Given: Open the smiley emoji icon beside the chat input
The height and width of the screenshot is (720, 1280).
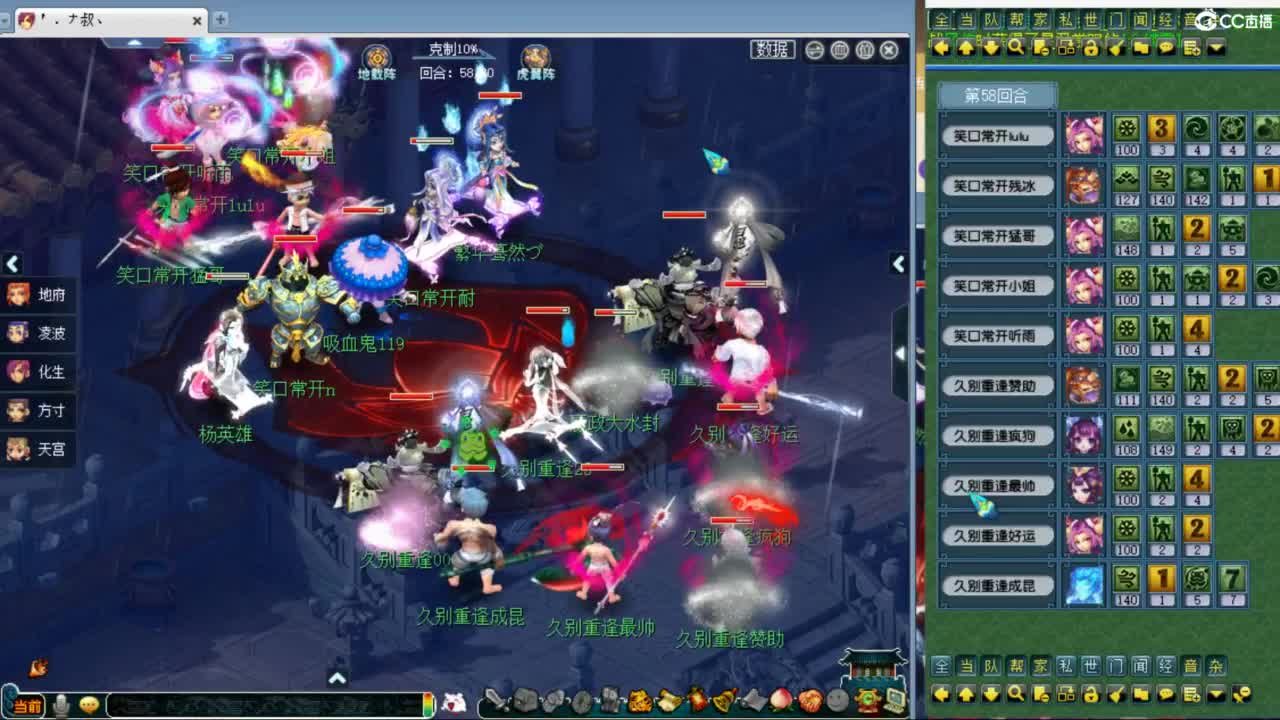Looking at the screenshot, I should pyautogui.click(x=88, y=706).
